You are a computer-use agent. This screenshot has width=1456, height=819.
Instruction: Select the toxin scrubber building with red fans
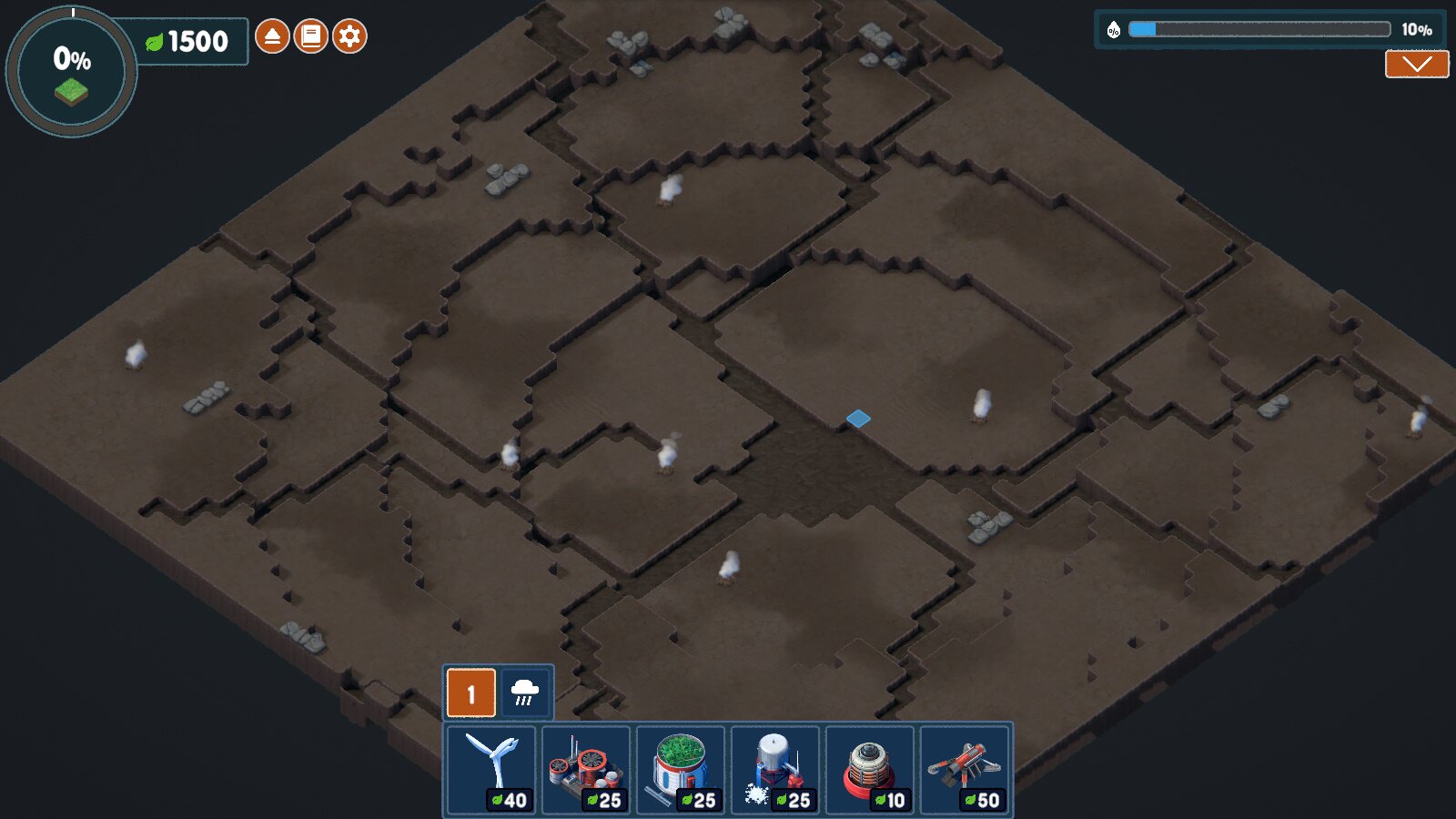pyautogui.click(x=587, y=770)
